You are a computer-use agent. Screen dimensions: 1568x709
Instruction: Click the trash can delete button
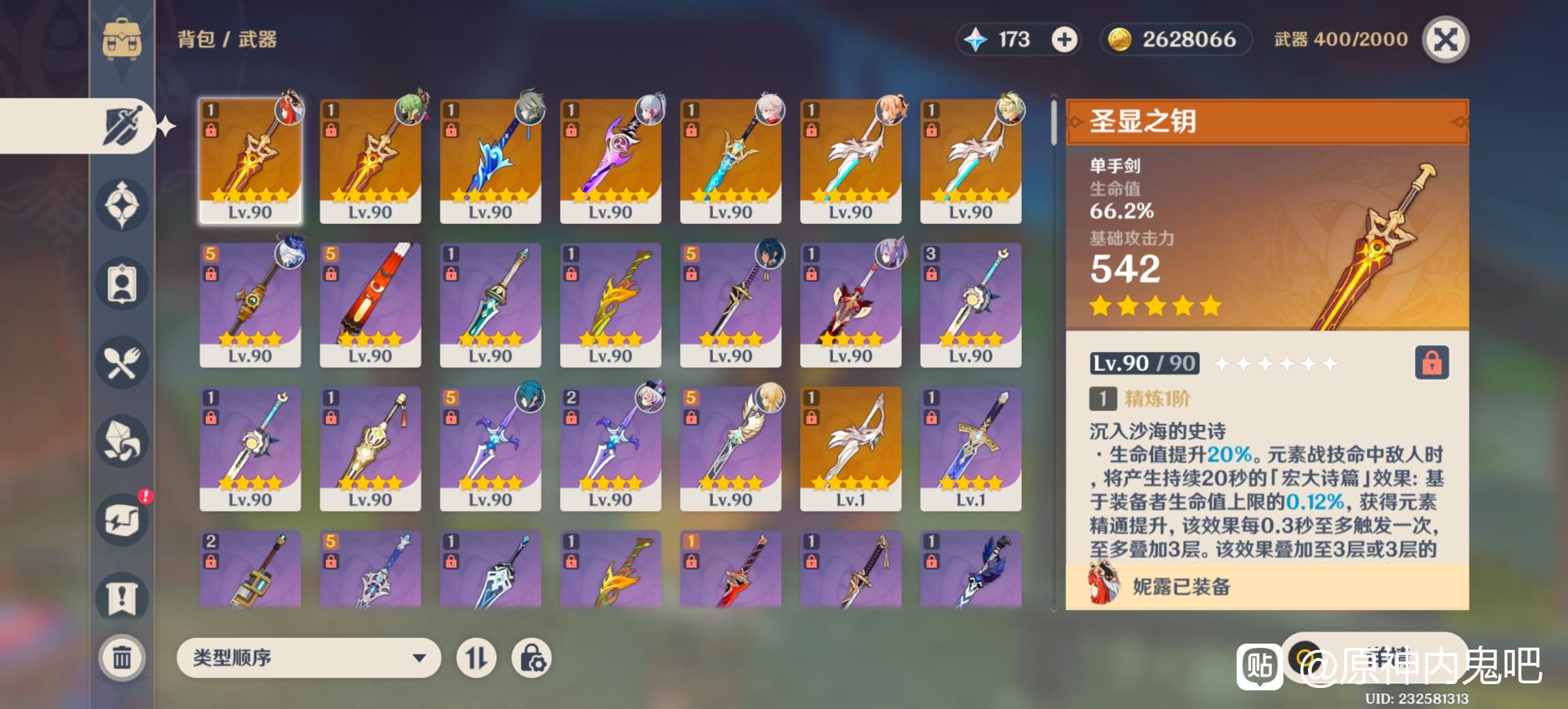point(122,656)
